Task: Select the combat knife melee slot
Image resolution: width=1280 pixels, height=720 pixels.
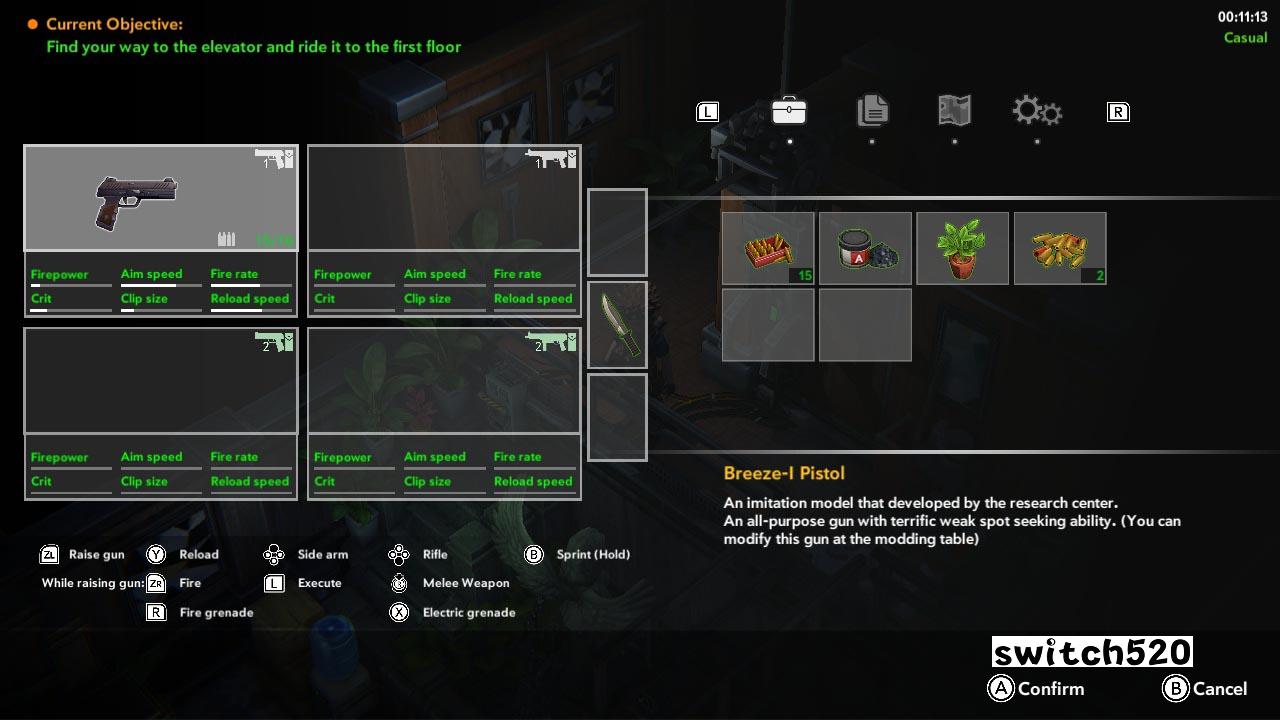Action: pos(617,324)
